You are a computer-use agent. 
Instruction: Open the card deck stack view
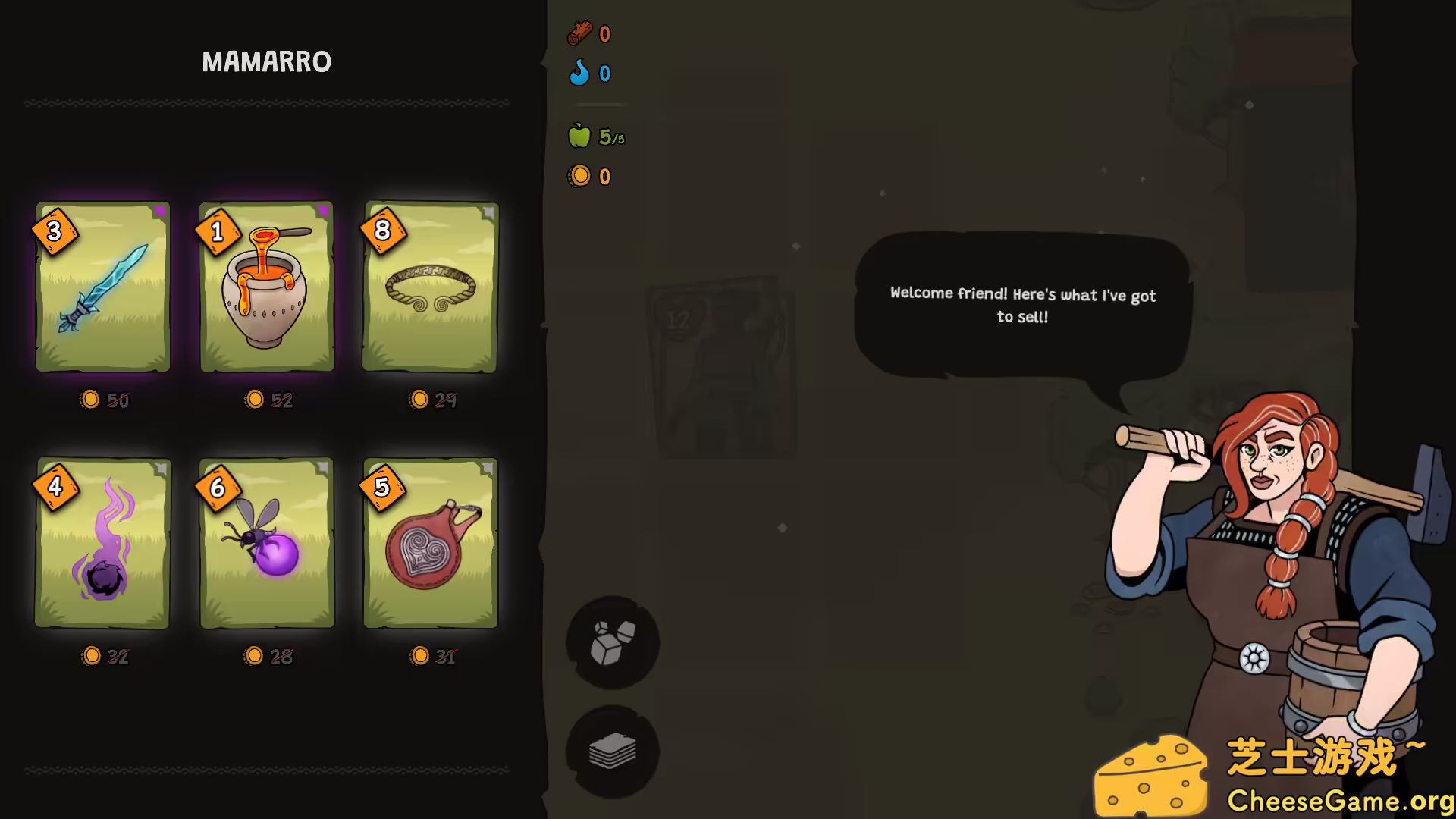611,752
